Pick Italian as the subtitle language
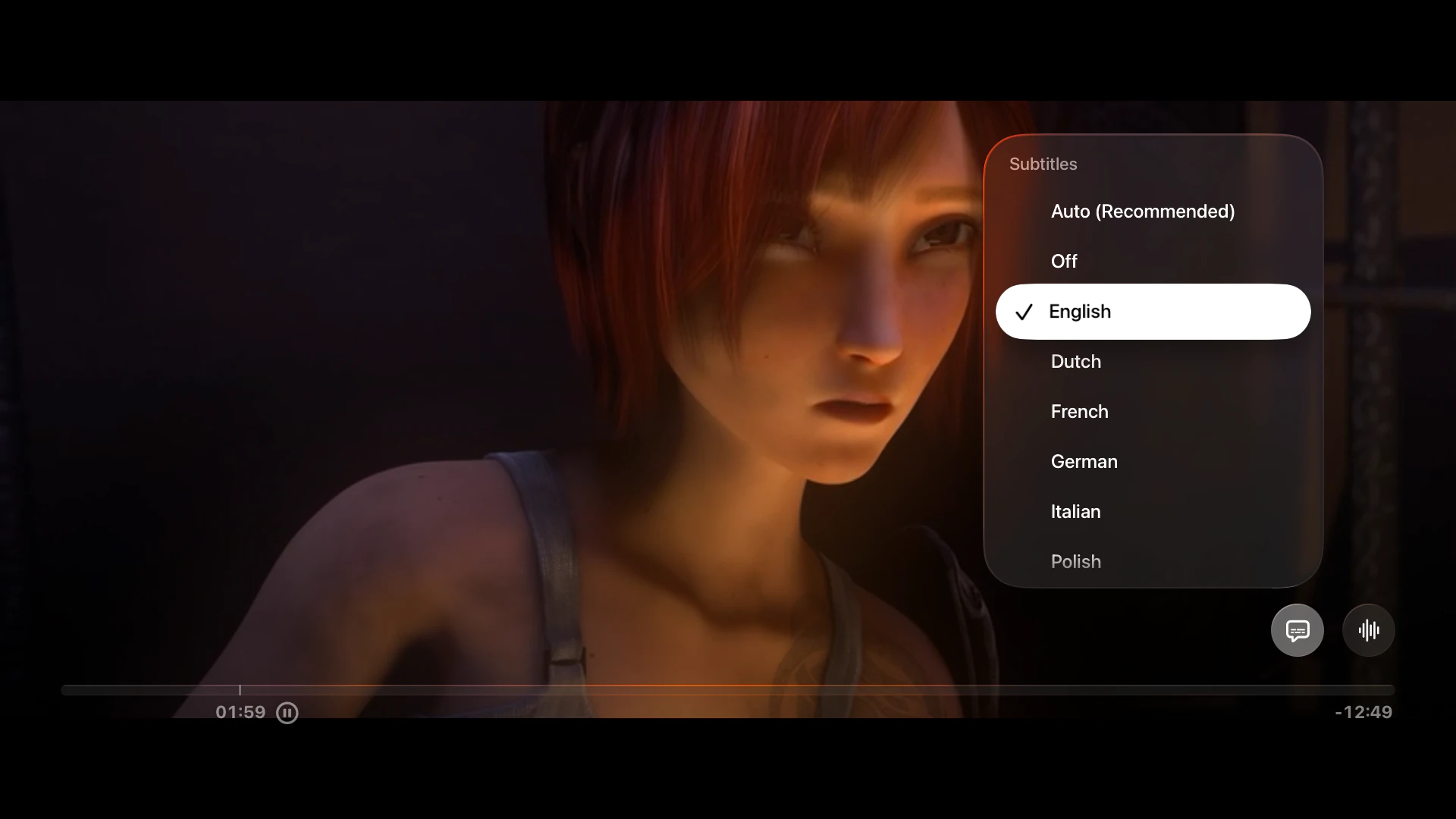Screen dimensions: 1456x819 click(1075, 511)
